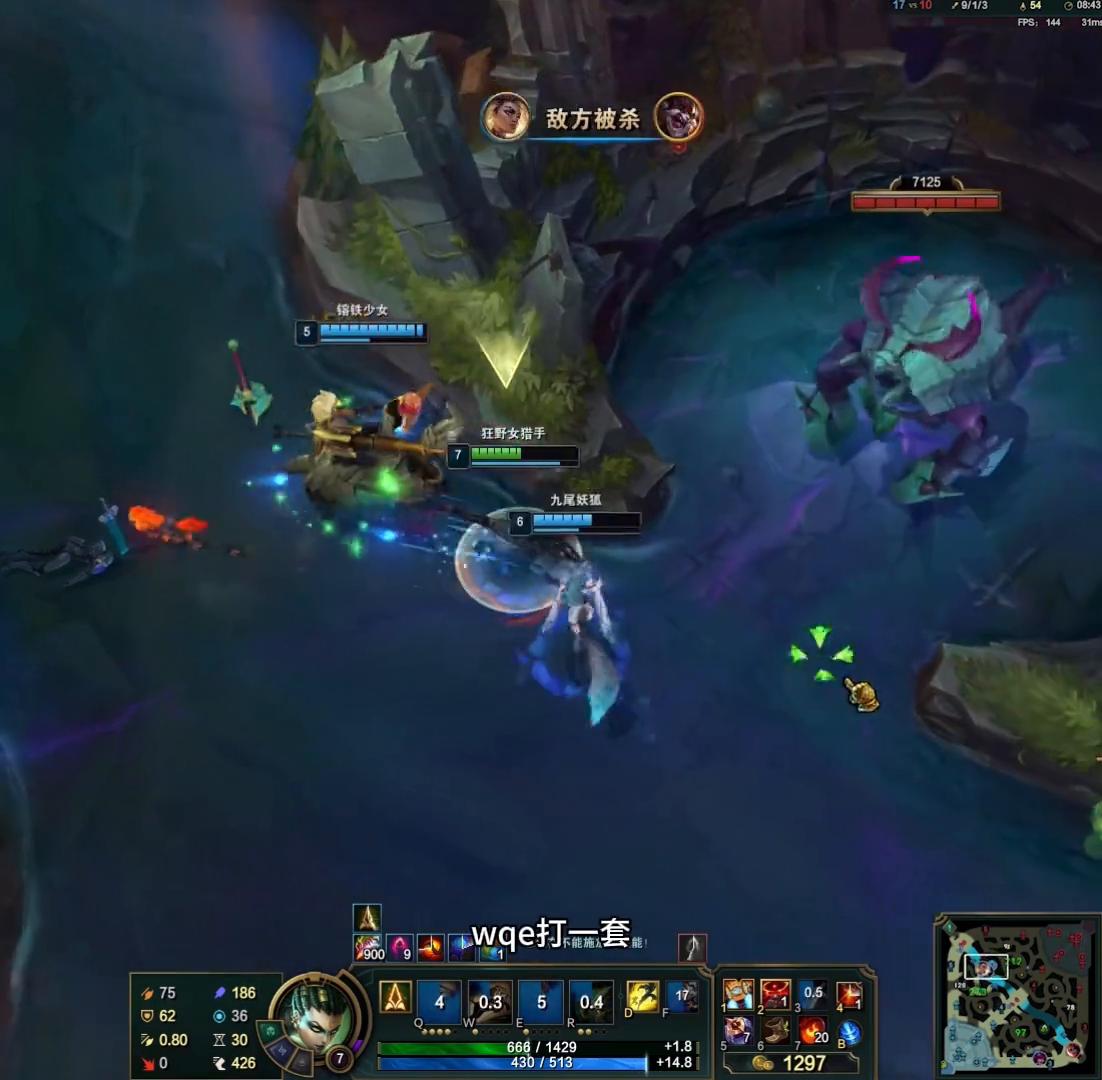Use the E ability slot
The image size is (1102, 1080).
(x=541, y=1002)
